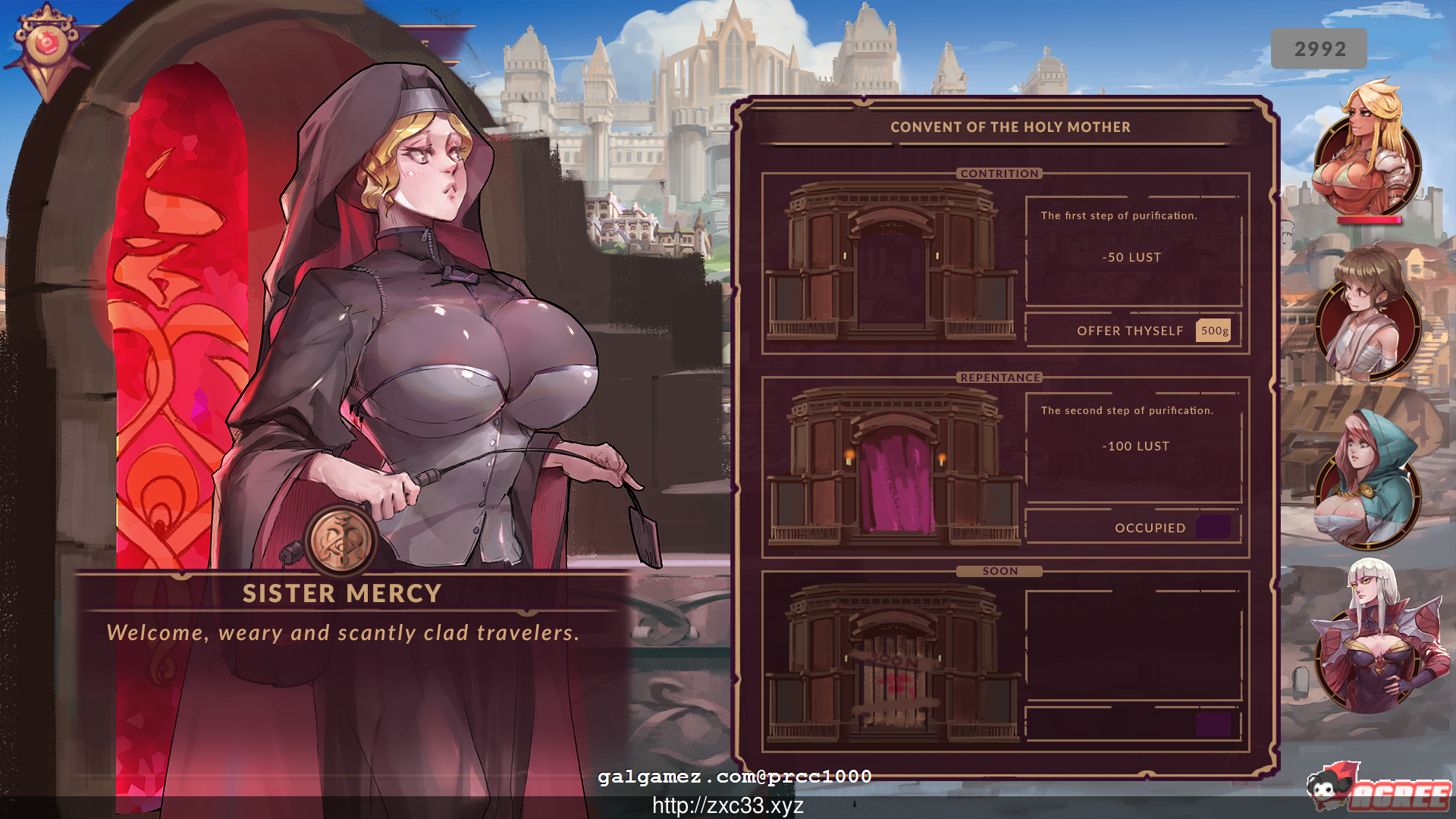Screen dimensions: 1456x819
Task: Open the zxc33.xyz link
Action: point(728,806)
